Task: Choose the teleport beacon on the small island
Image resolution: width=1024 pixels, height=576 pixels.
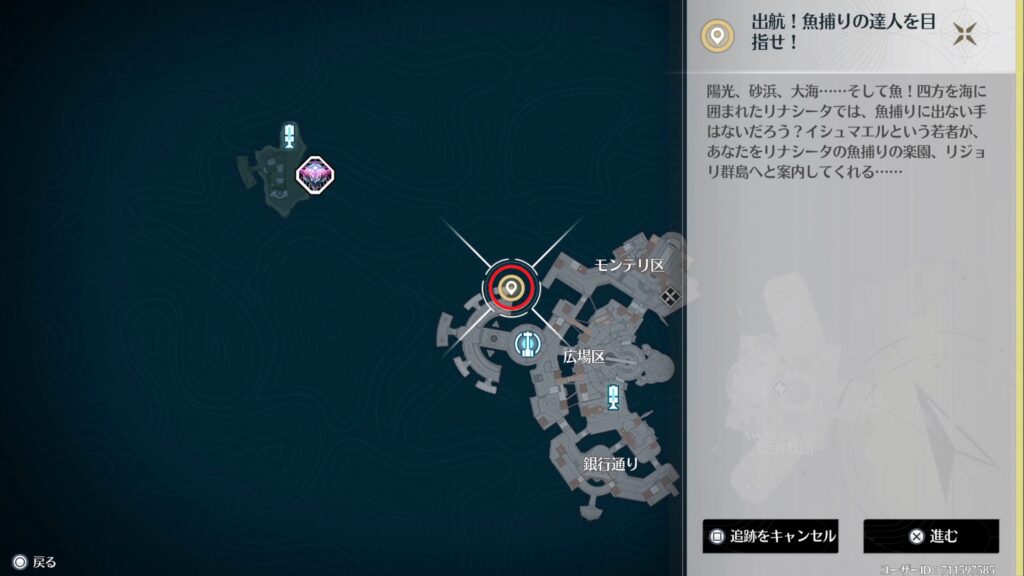Action: [289, 137]
